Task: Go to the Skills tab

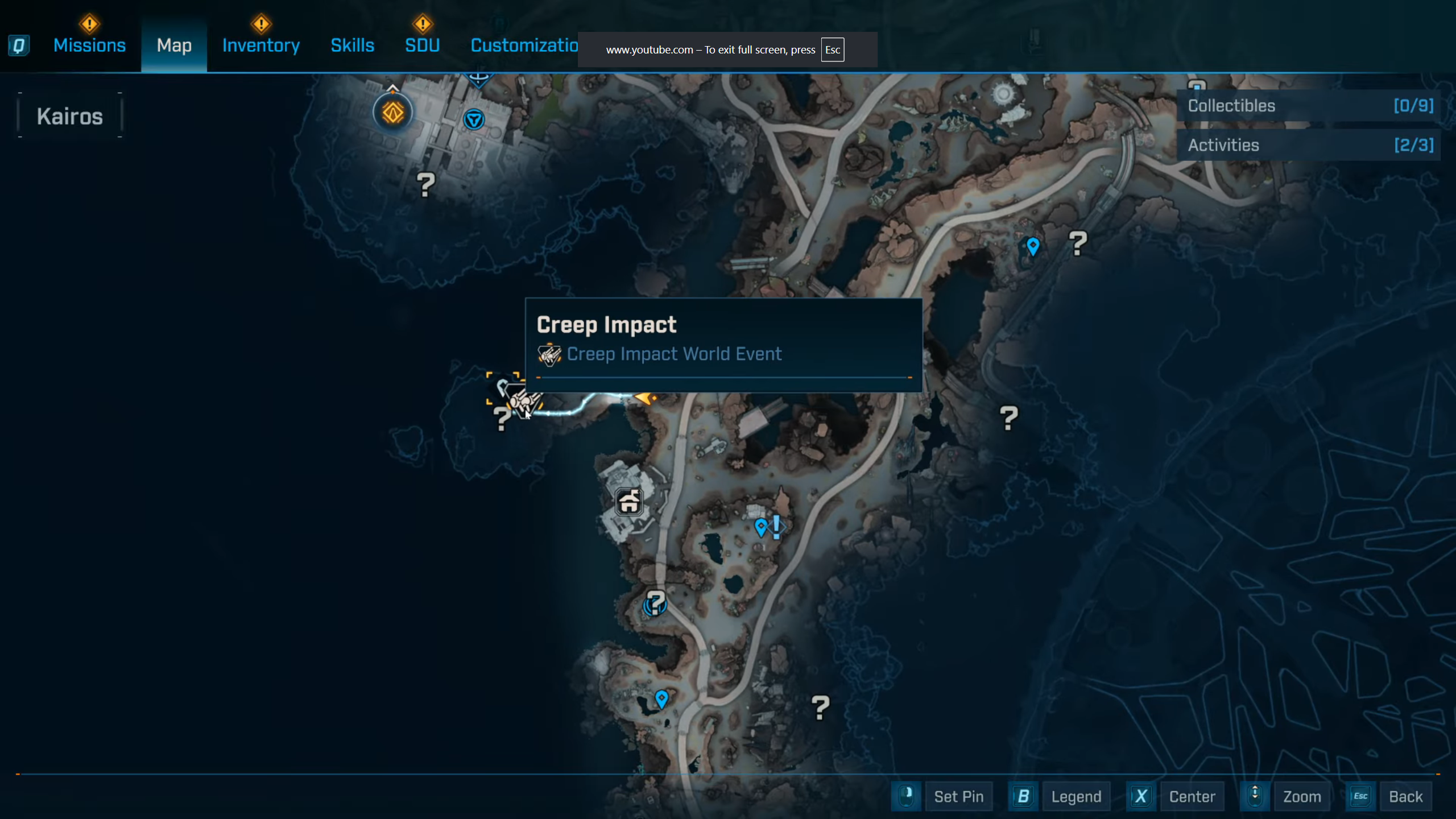Action: pos(352,45)
